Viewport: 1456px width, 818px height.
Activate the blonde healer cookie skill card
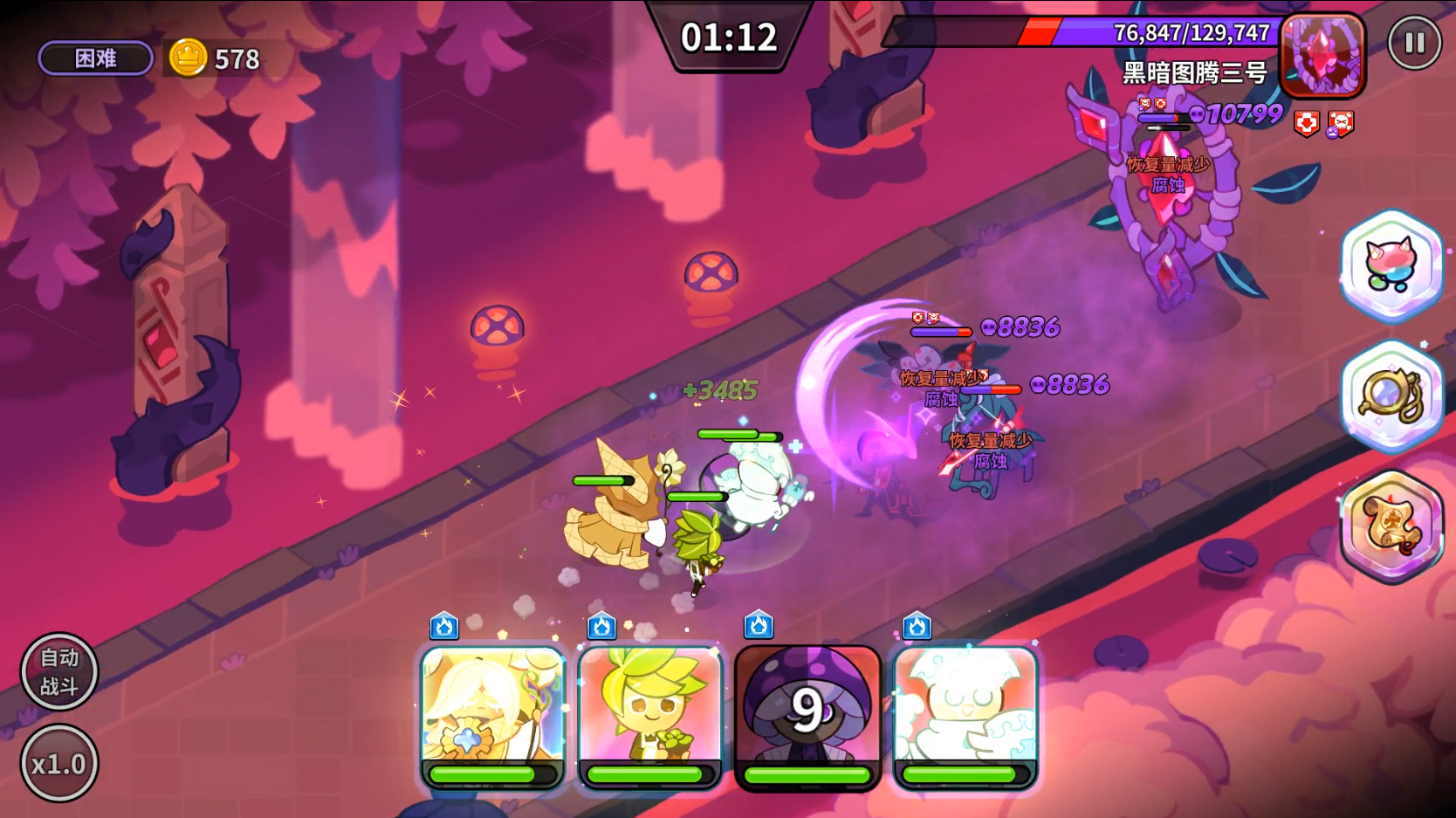[493, 716]
